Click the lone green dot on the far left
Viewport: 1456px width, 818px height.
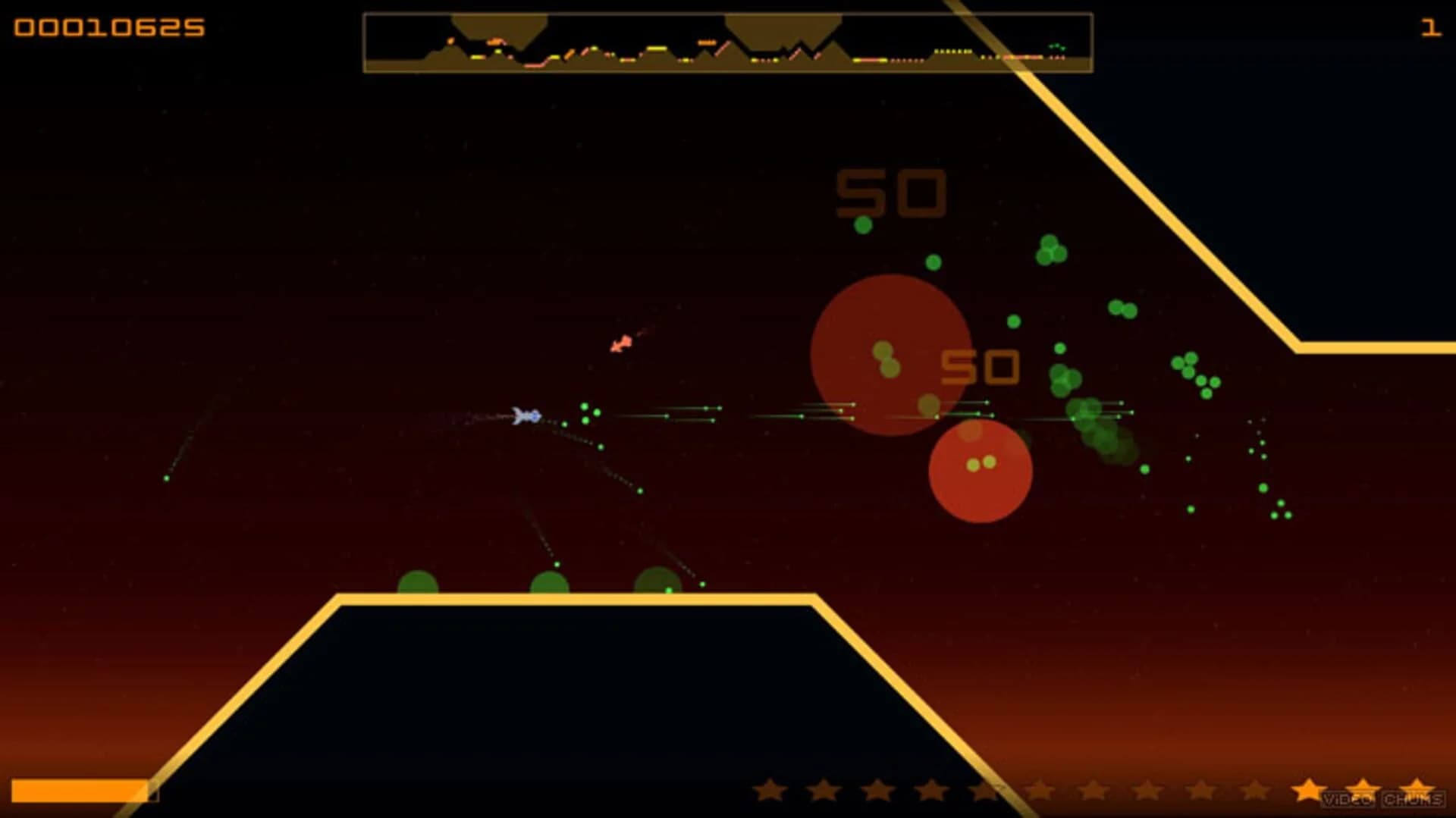click(x=166, y=479)
